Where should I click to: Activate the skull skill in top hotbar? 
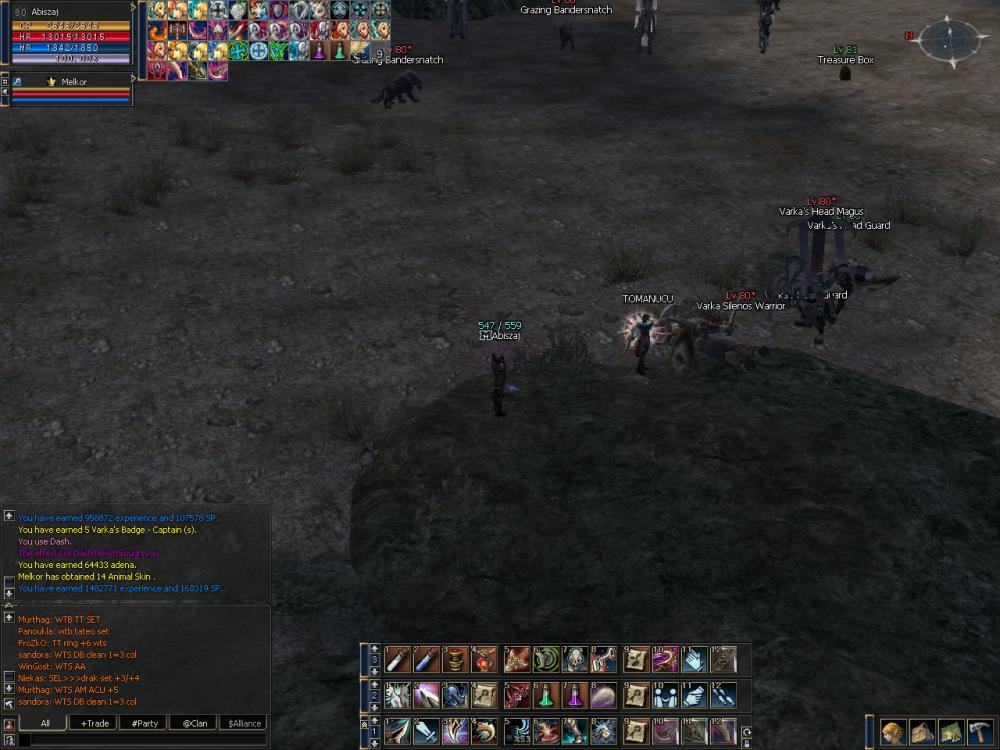click(575, 659)
